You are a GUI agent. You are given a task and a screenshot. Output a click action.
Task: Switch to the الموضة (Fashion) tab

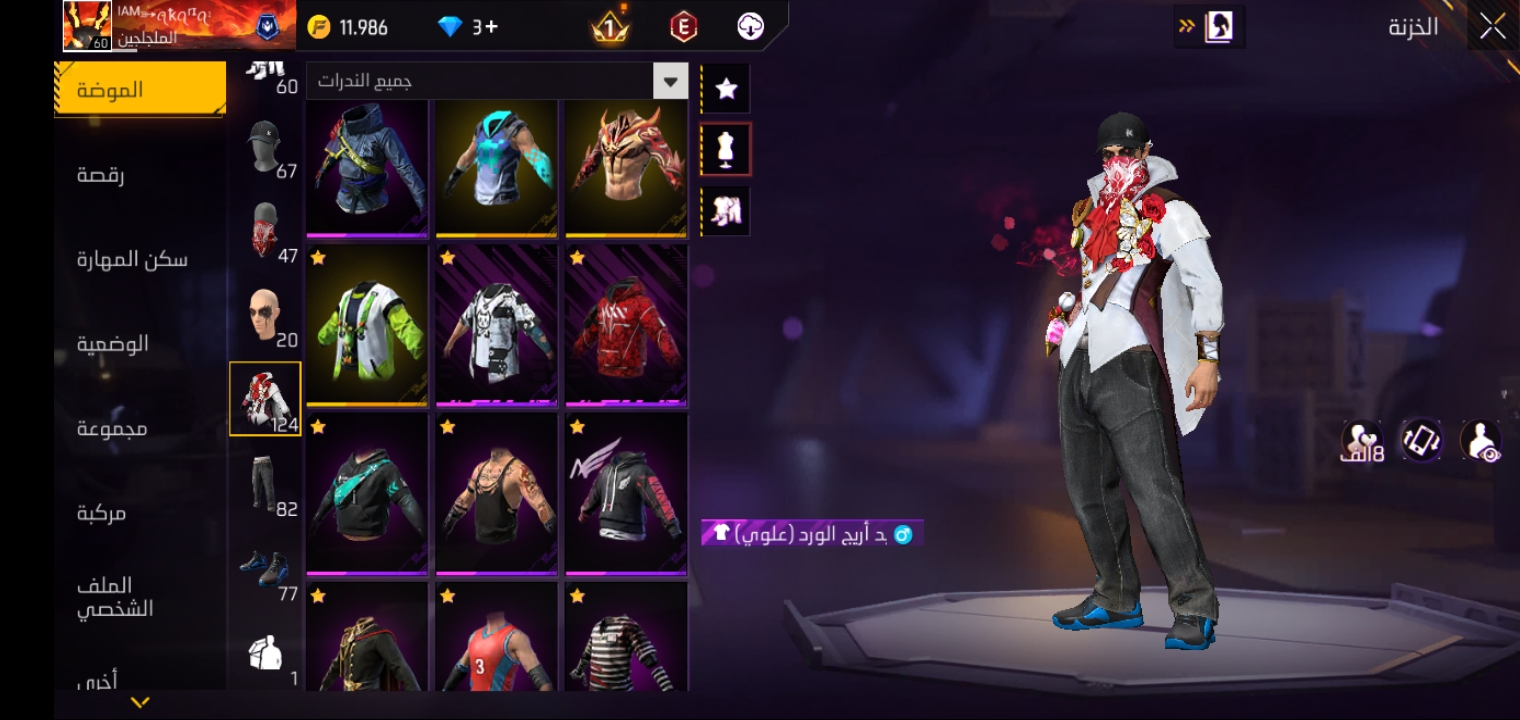click(x=140, y=89)
